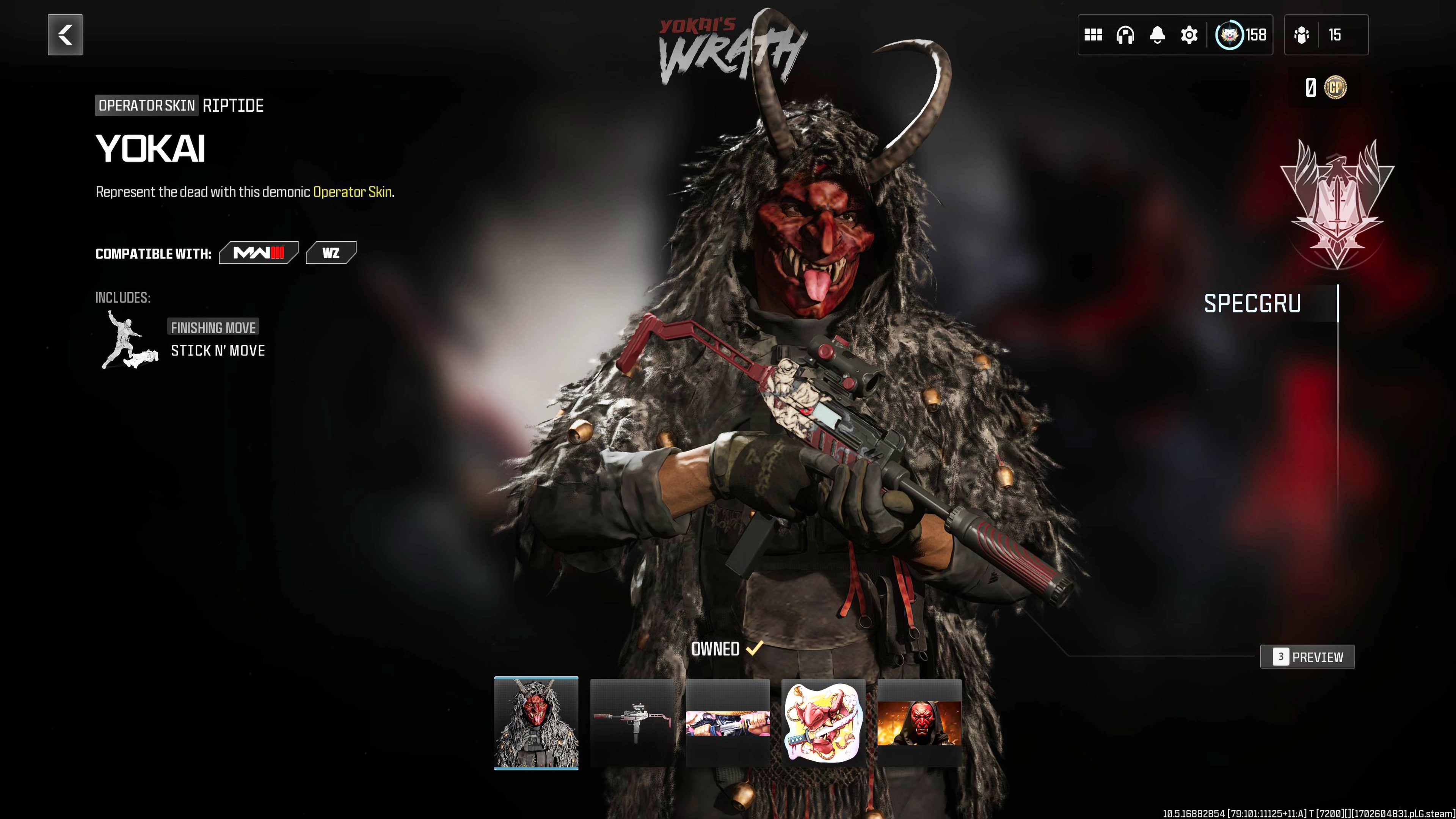Click the RIPTIDE operator name
The height and width of the screenshot is (819, 1456).
tap(232, 105)
